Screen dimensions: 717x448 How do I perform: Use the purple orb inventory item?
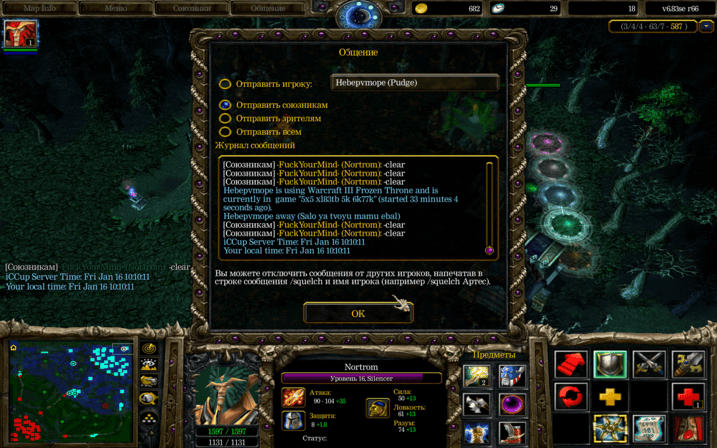click(513, 405)
